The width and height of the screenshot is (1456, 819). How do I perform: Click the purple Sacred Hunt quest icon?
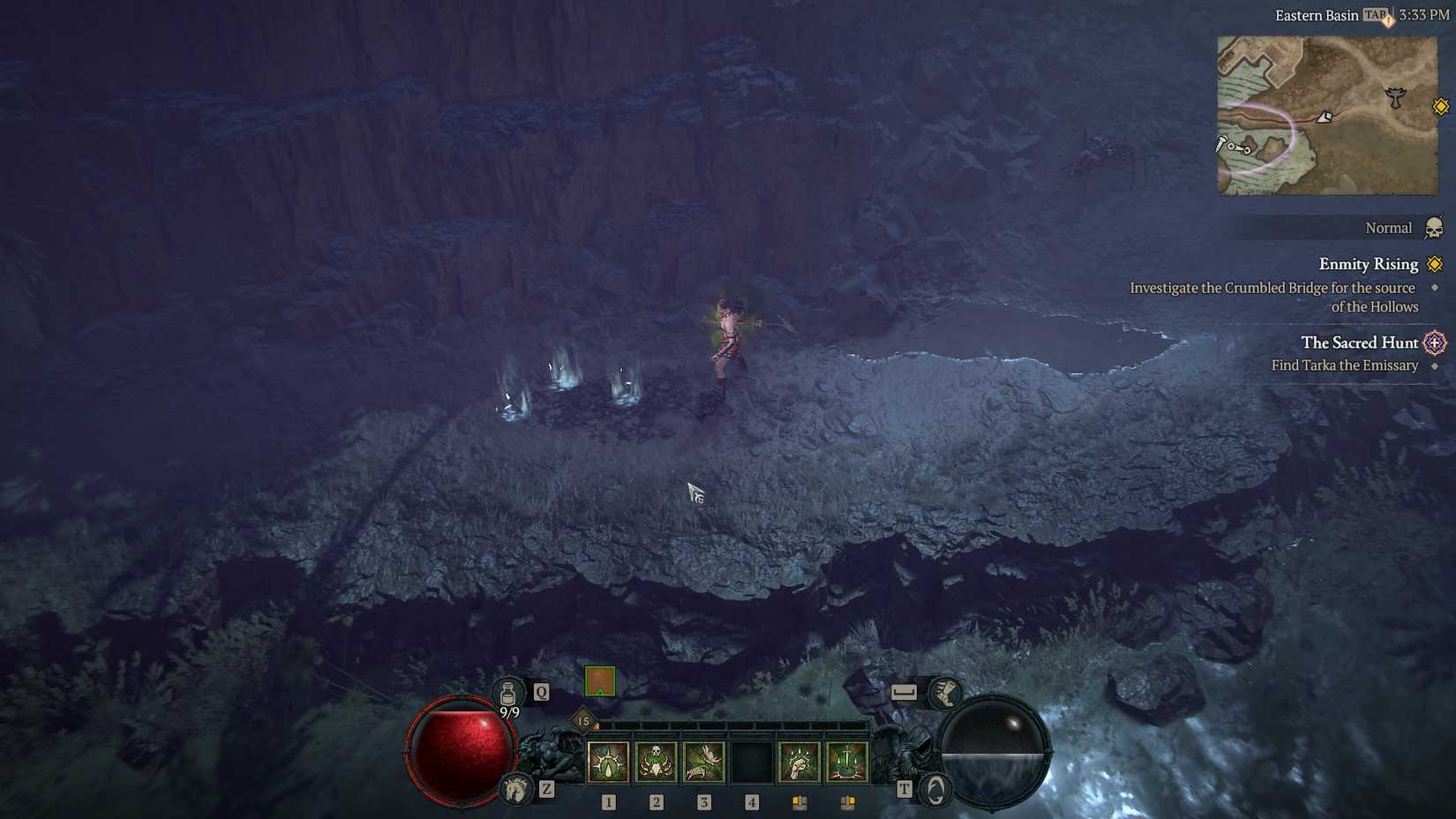pos(1436,342)
